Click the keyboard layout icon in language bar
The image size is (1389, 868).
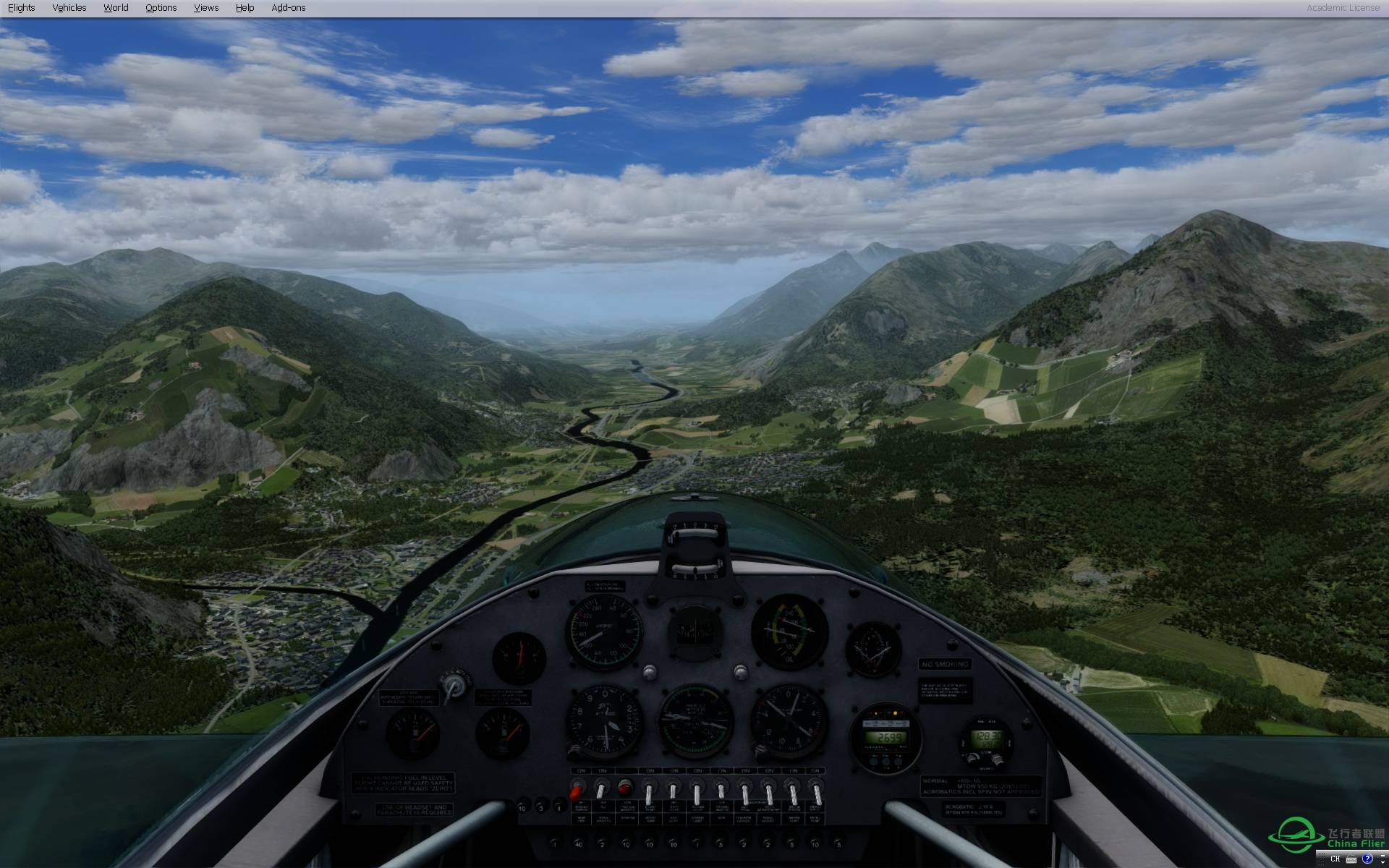(1350, 860)
